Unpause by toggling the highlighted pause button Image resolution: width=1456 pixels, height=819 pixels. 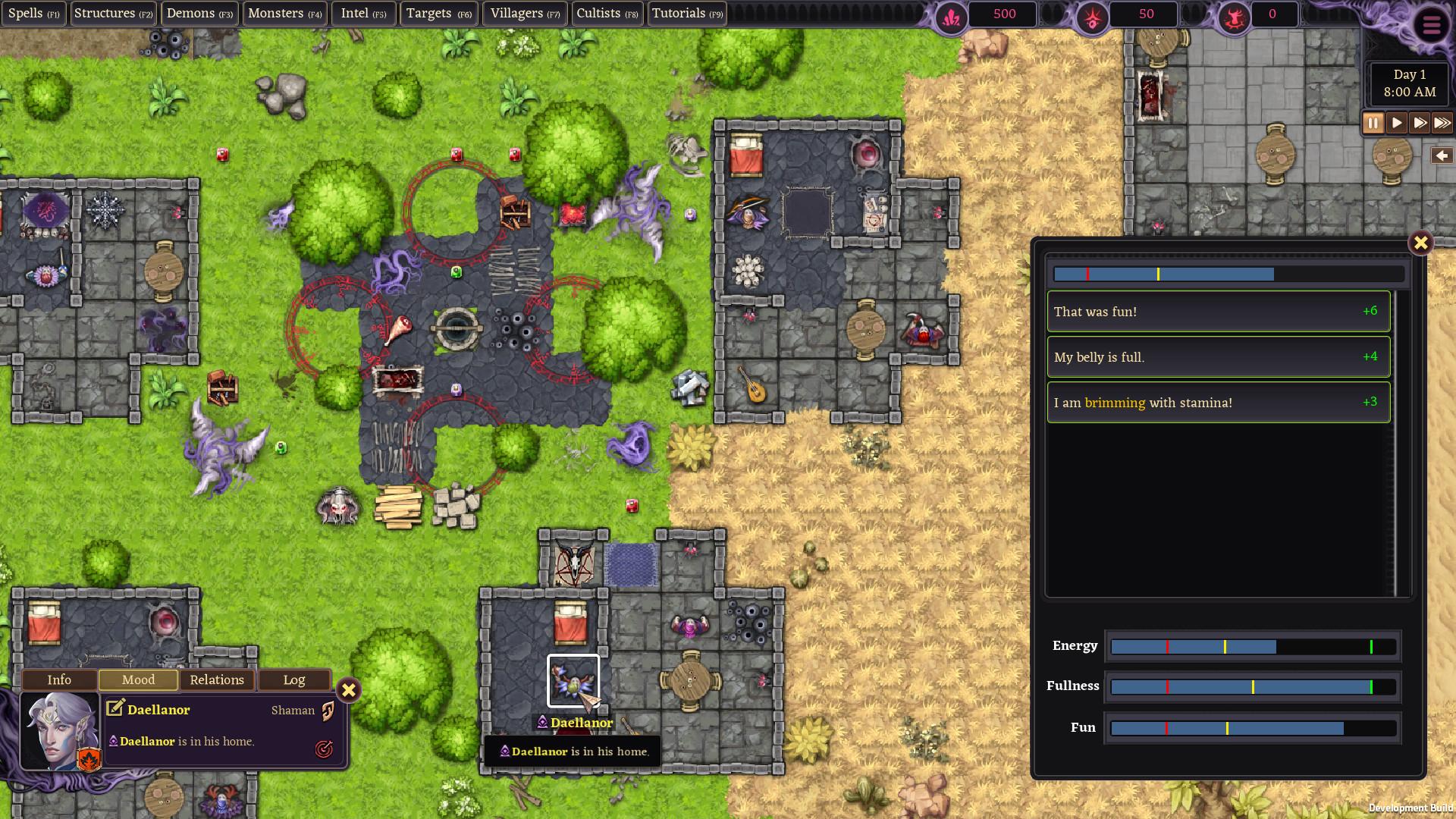click(1373, 122)
